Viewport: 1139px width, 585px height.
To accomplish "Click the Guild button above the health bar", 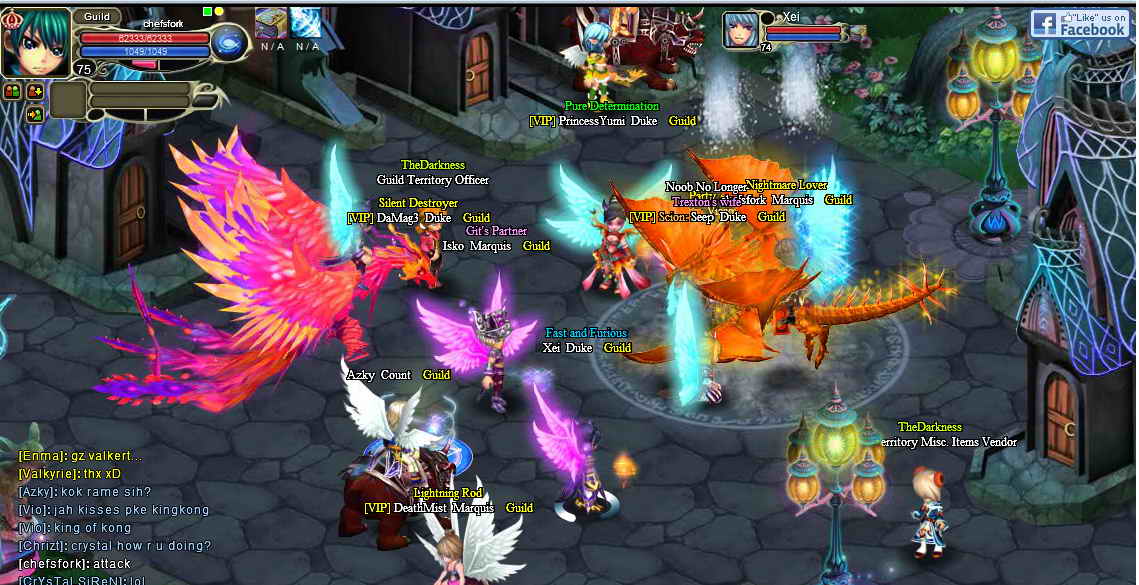I will pos(97,17).
